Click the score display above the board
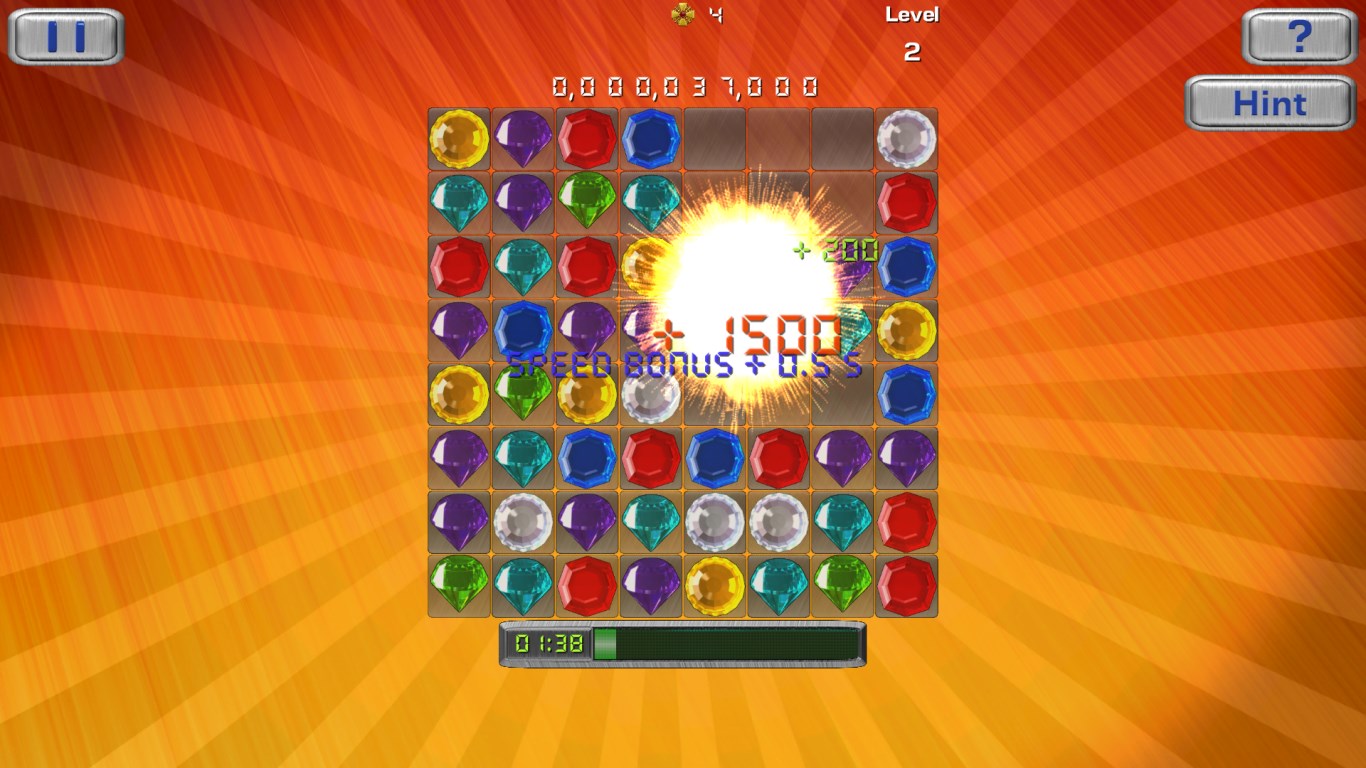This screenshot has height=768, width=1366. coord(683,88)
